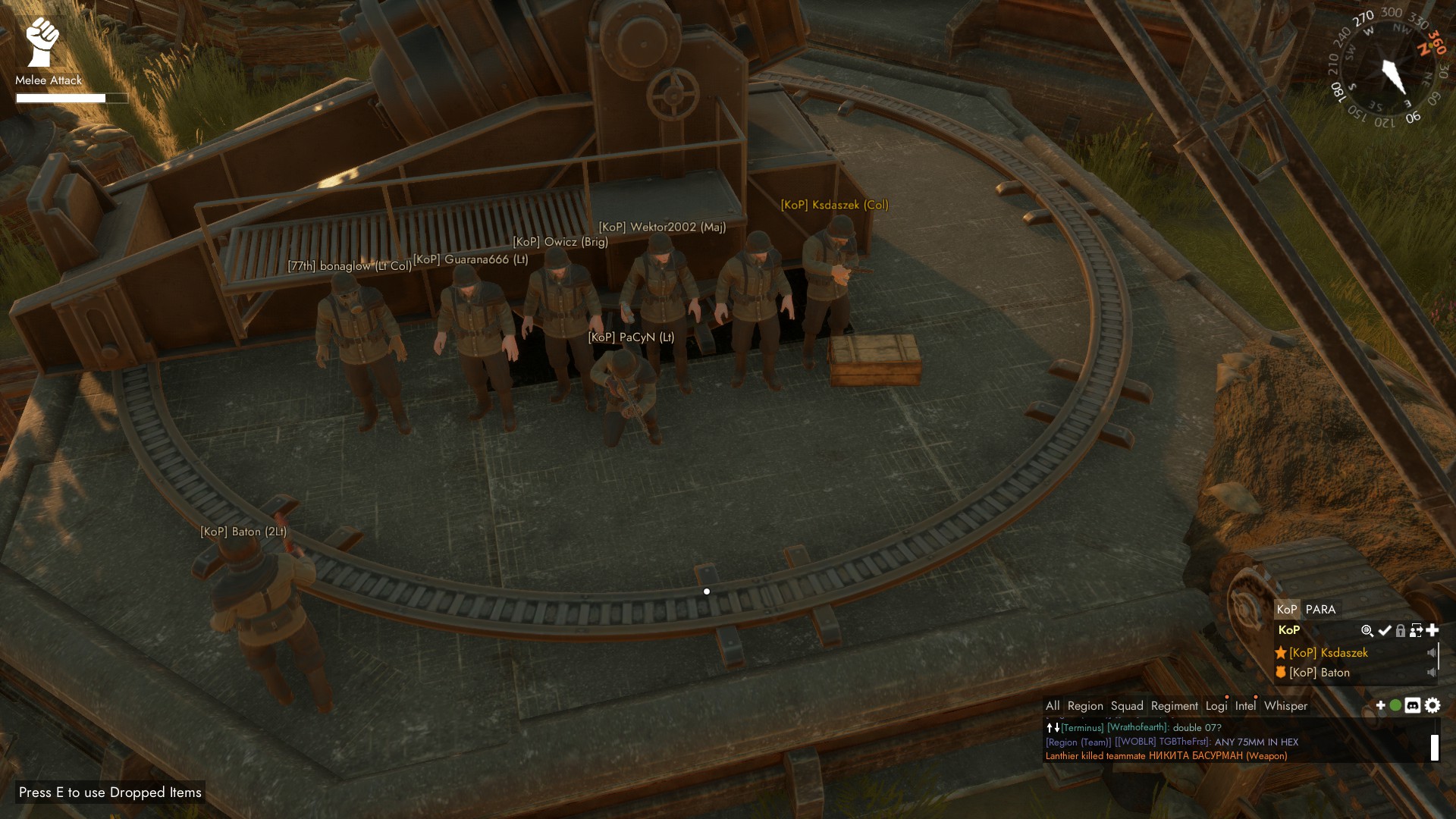The height and width of the screenshot is (819, 1456).
Task: Mute the speaker icon next to Ksdaszek
Action: click(1432, 653)
